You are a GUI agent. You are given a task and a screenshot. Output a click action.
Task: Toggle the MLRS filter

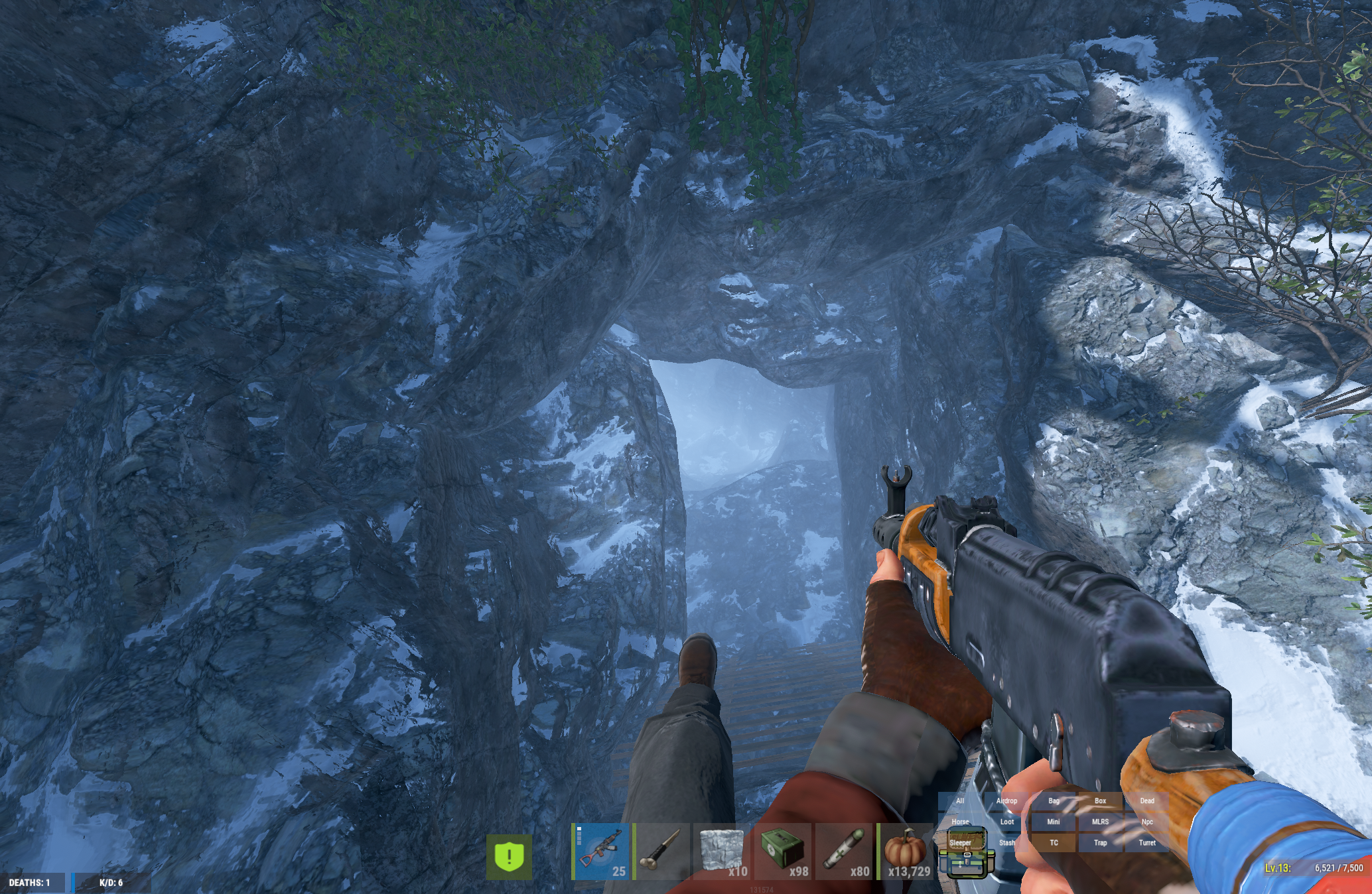pos(1100,822)
